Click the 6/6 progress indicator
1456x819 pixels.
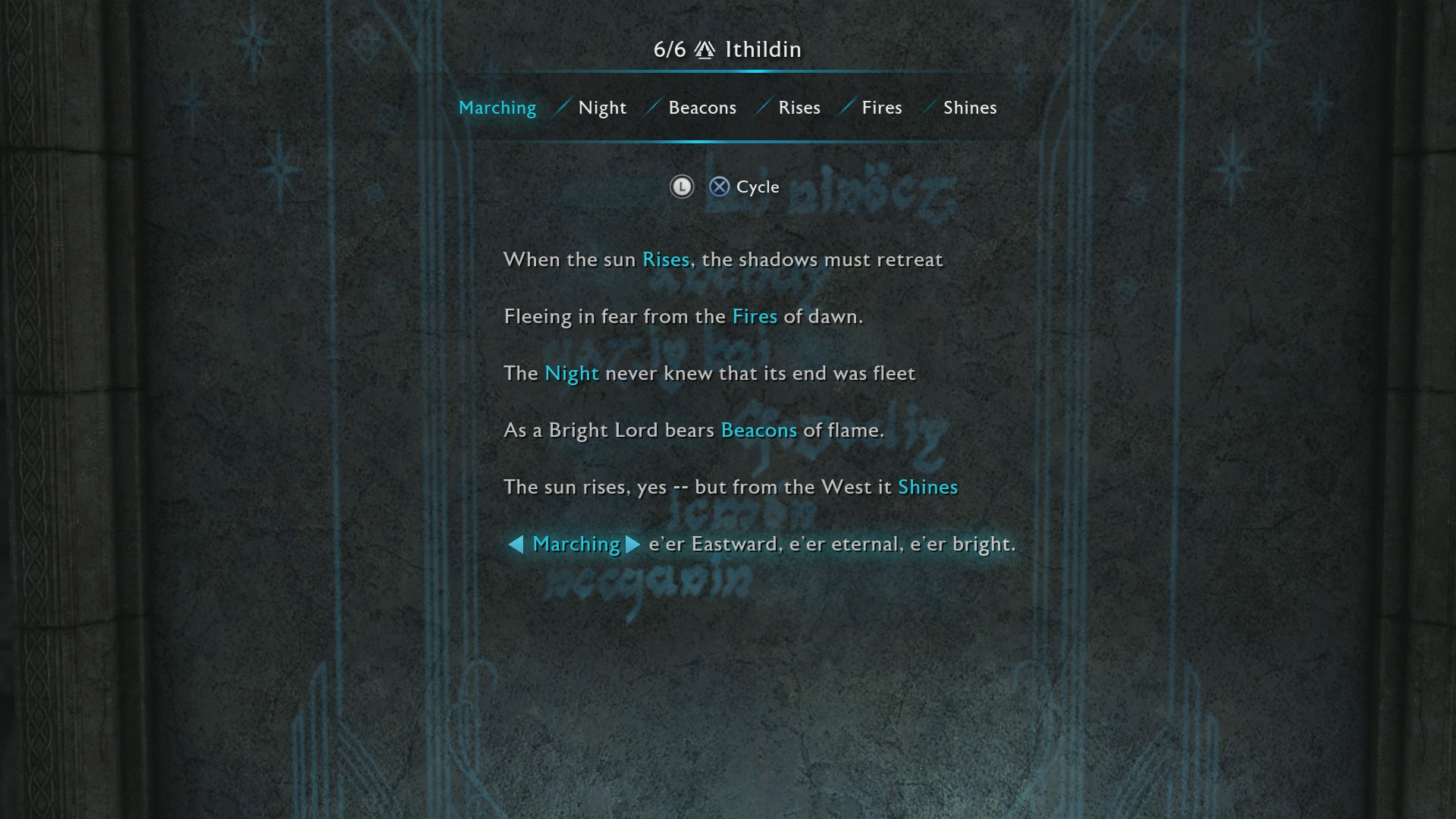(672, 49)
